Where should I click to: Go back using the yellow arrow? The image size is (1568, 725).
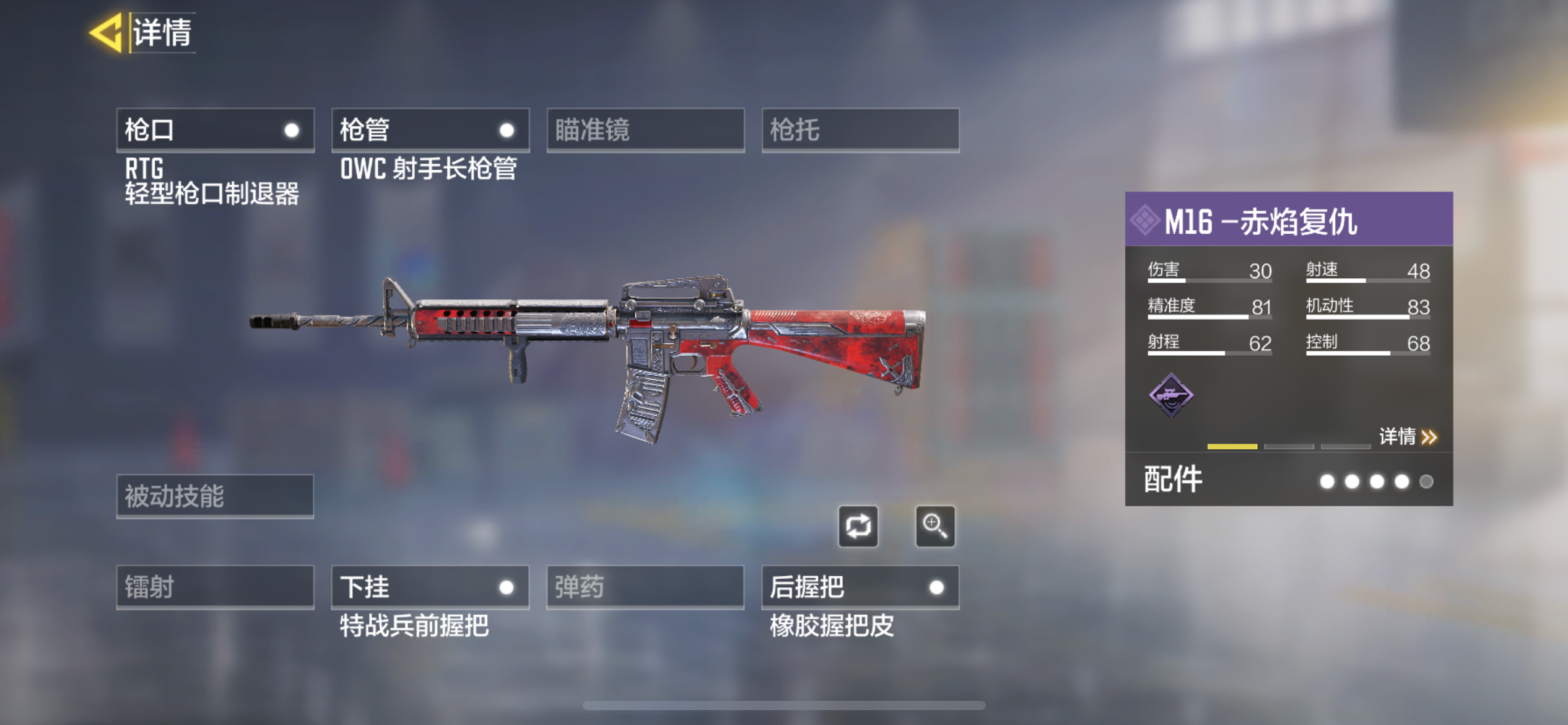coord(107,32)
